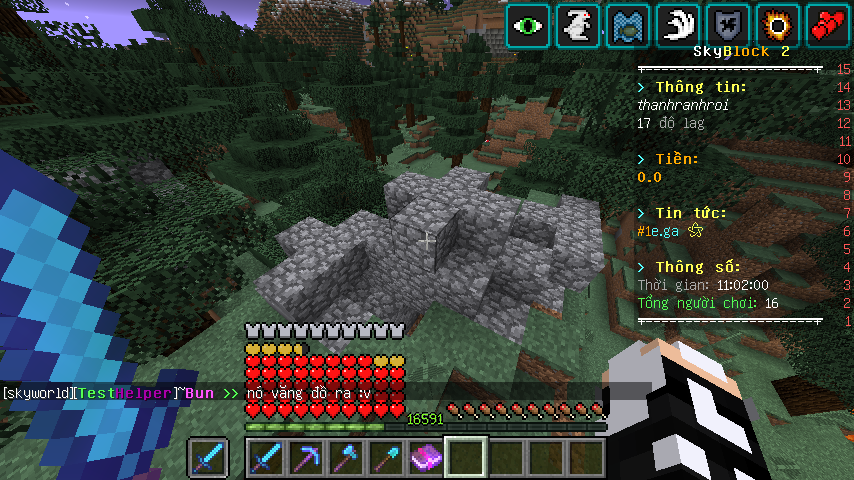Click the fiery ring fire resistance icon
The width and height of the screenshot is (854, 480).
[778, 25]
